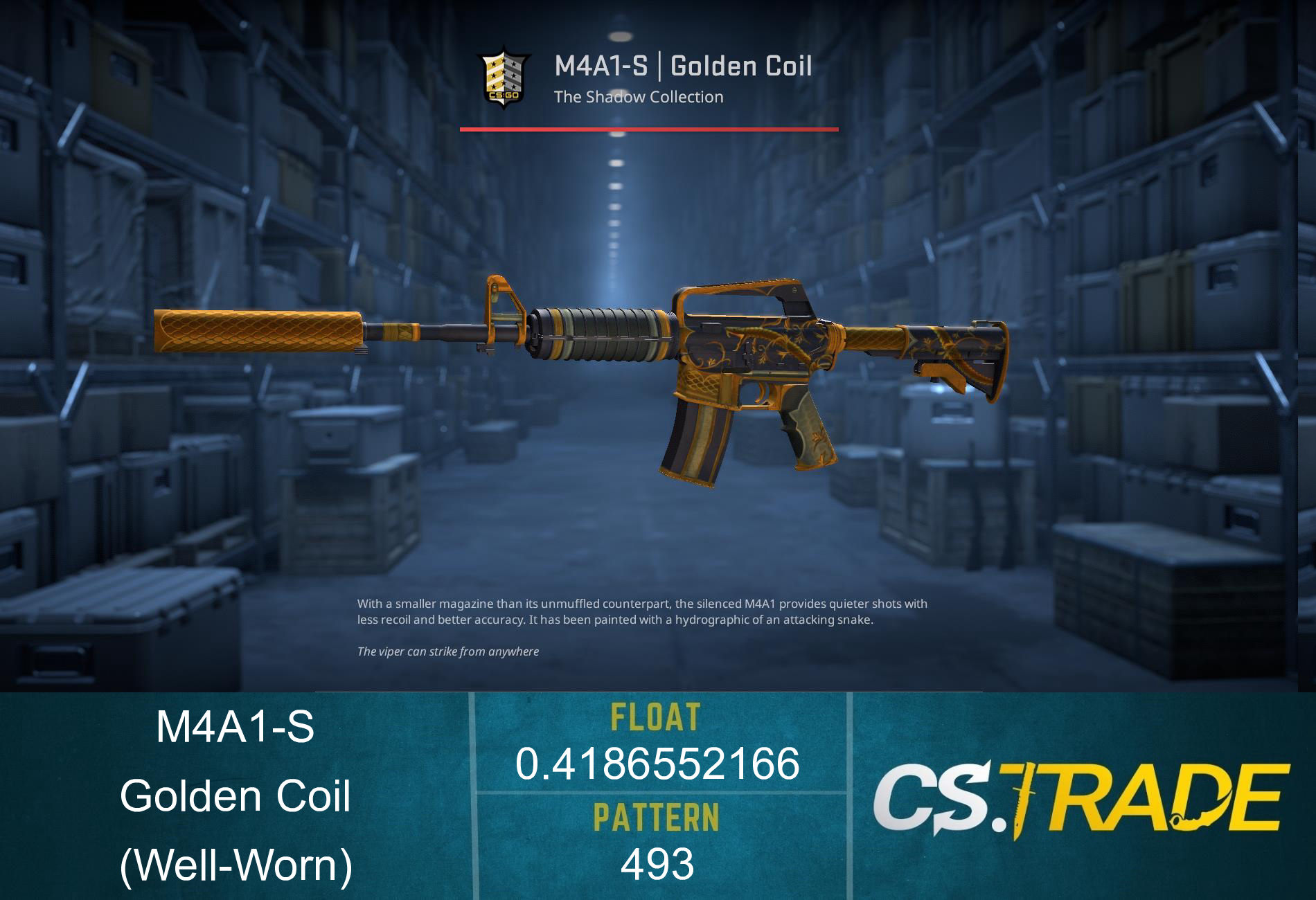This screenshot has width=1316, height=900.
Task: Click the red underline divider bar
Action: point(648,129)
